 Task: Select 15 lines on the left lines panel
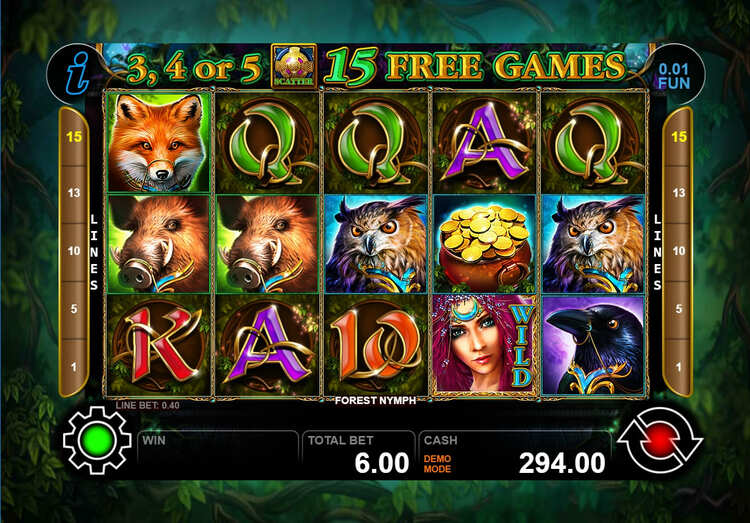click(x=74, y=137)
